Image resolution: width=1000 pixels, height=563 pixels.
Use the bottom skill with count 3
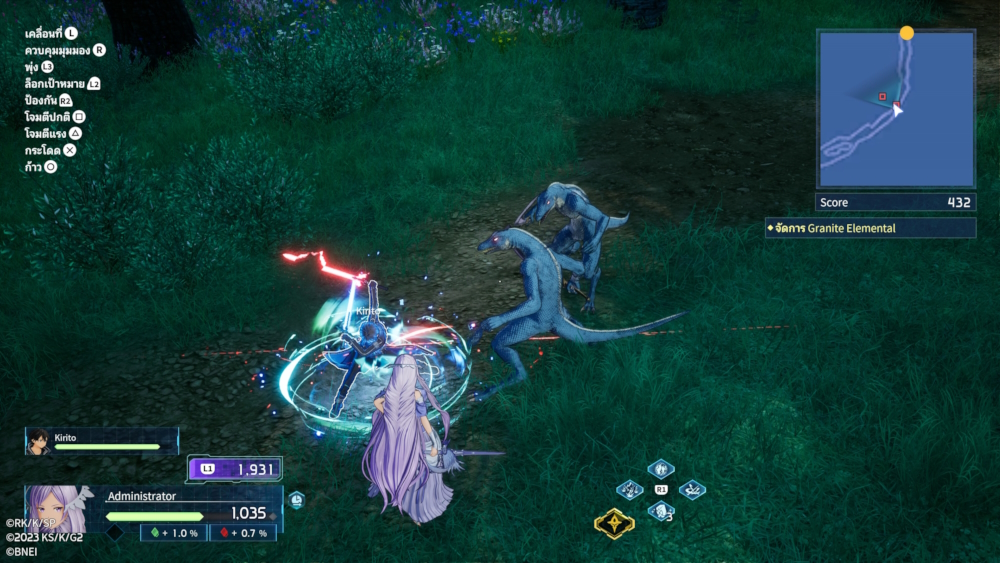pyautogui.click(x=660, y=511)
